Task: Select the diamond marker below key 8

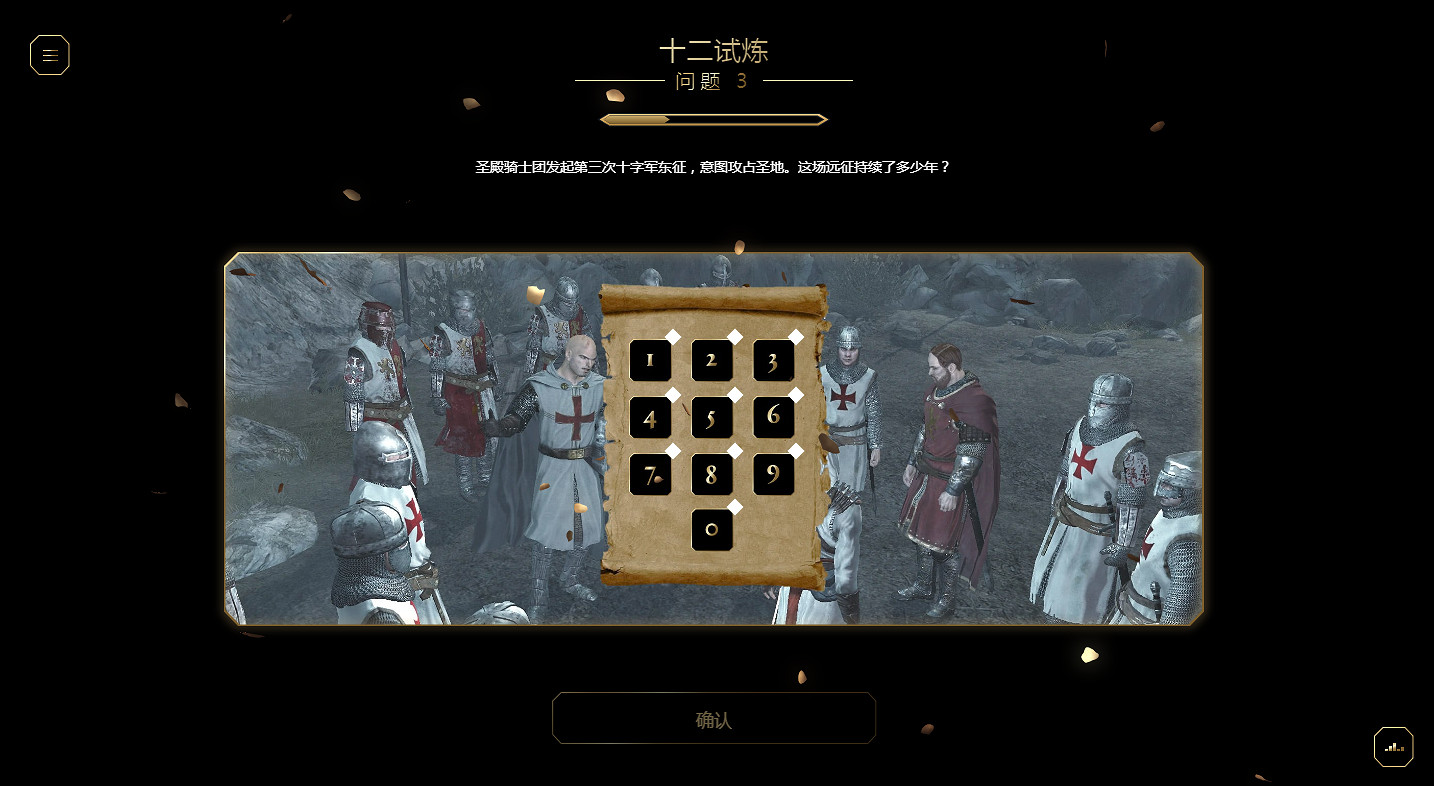Action: 736,506
